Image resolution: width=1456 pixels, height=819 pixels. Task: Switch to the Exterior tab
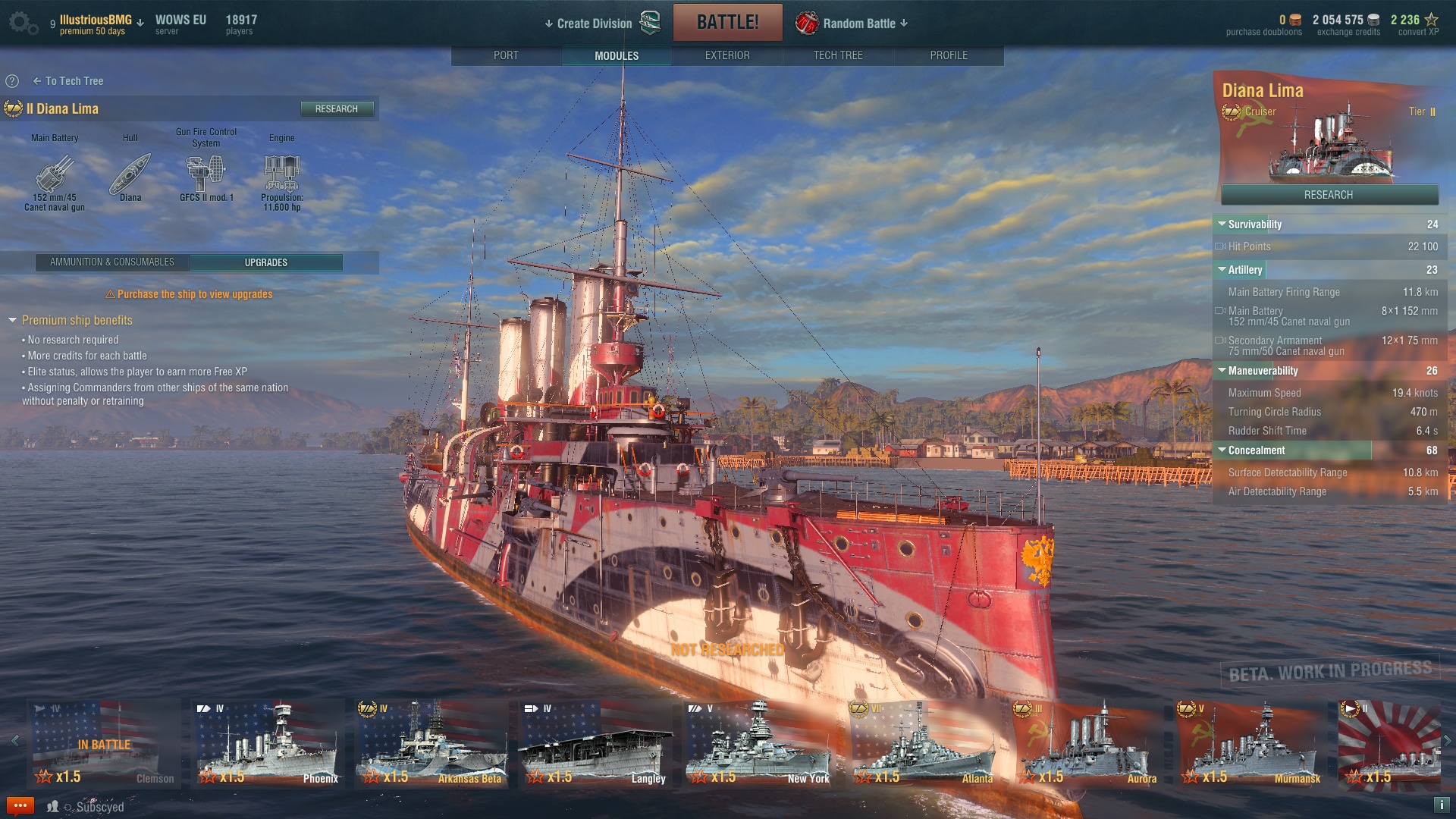tap(727, 55)
